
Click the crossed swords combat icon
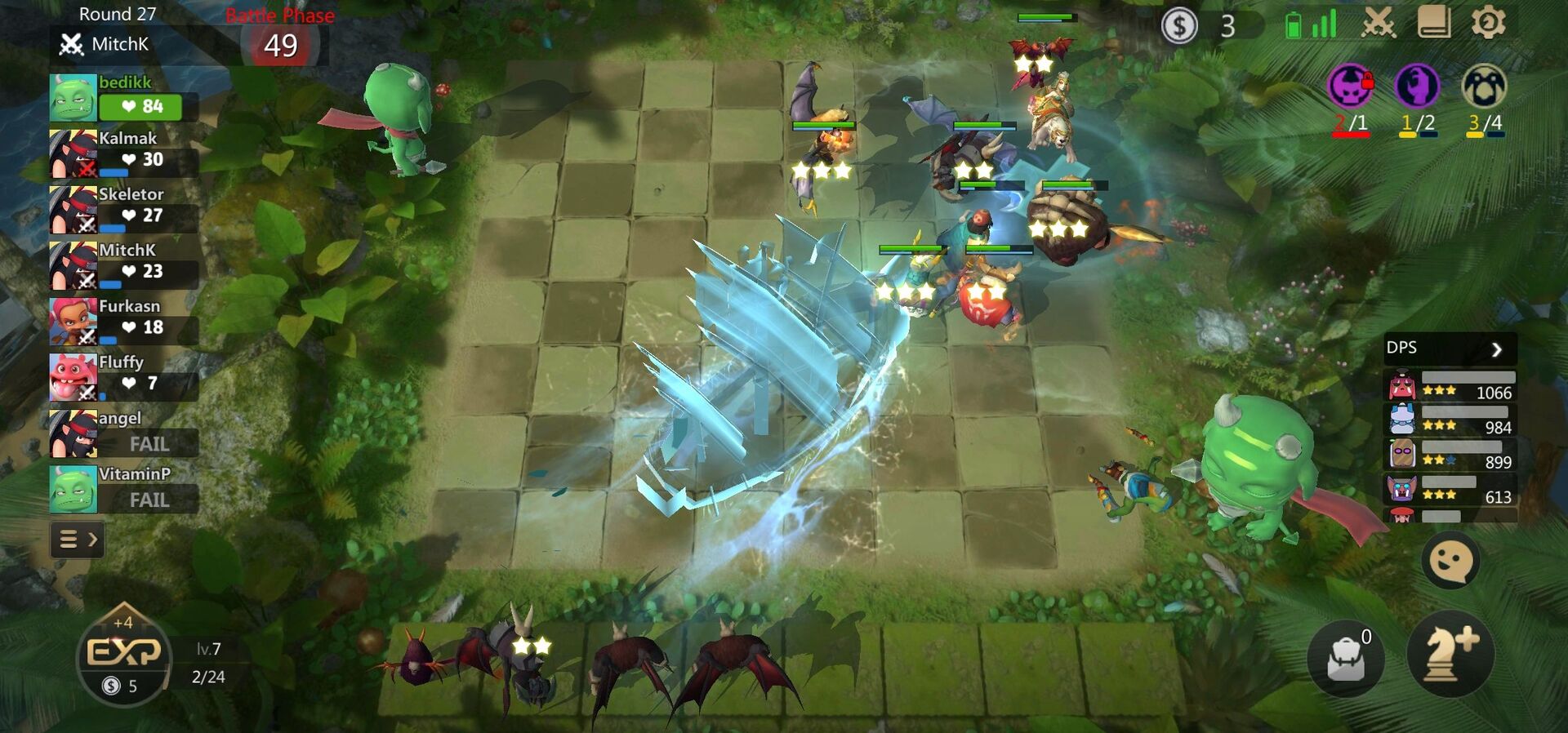(1379, 24)
